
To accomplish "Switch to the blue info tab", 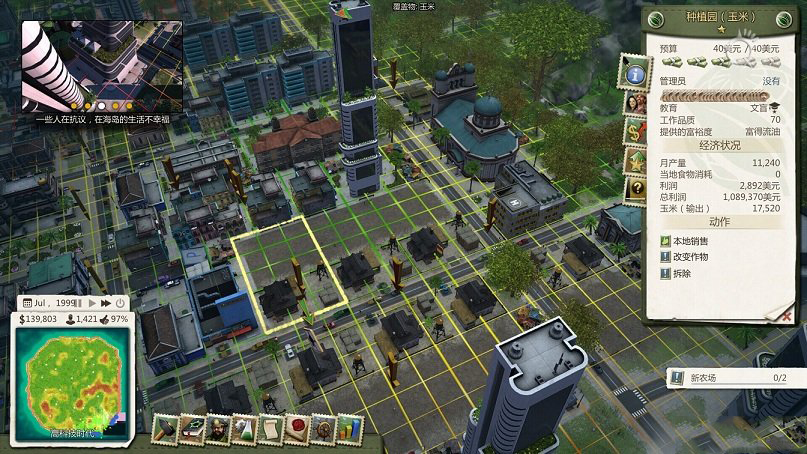I will point(634,73).
